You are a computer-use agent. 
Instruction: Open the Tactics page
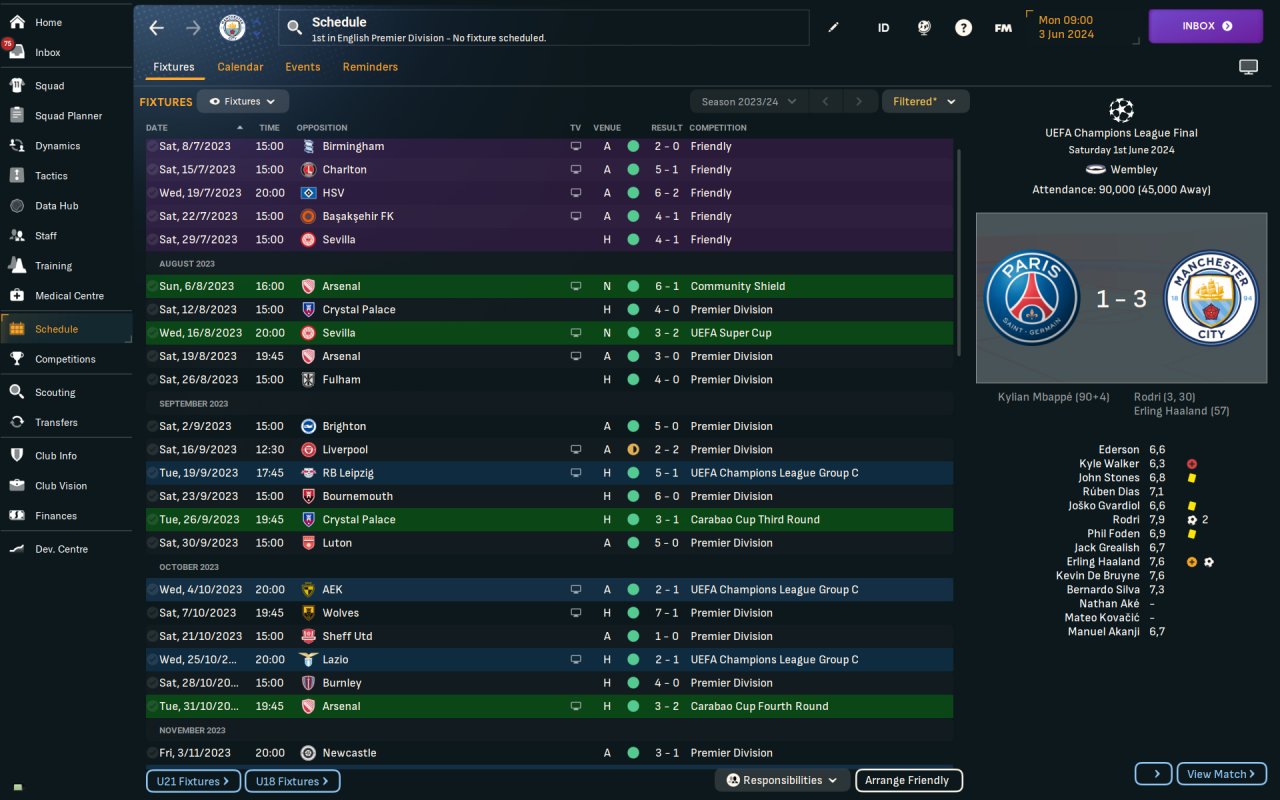click(51, 176)
